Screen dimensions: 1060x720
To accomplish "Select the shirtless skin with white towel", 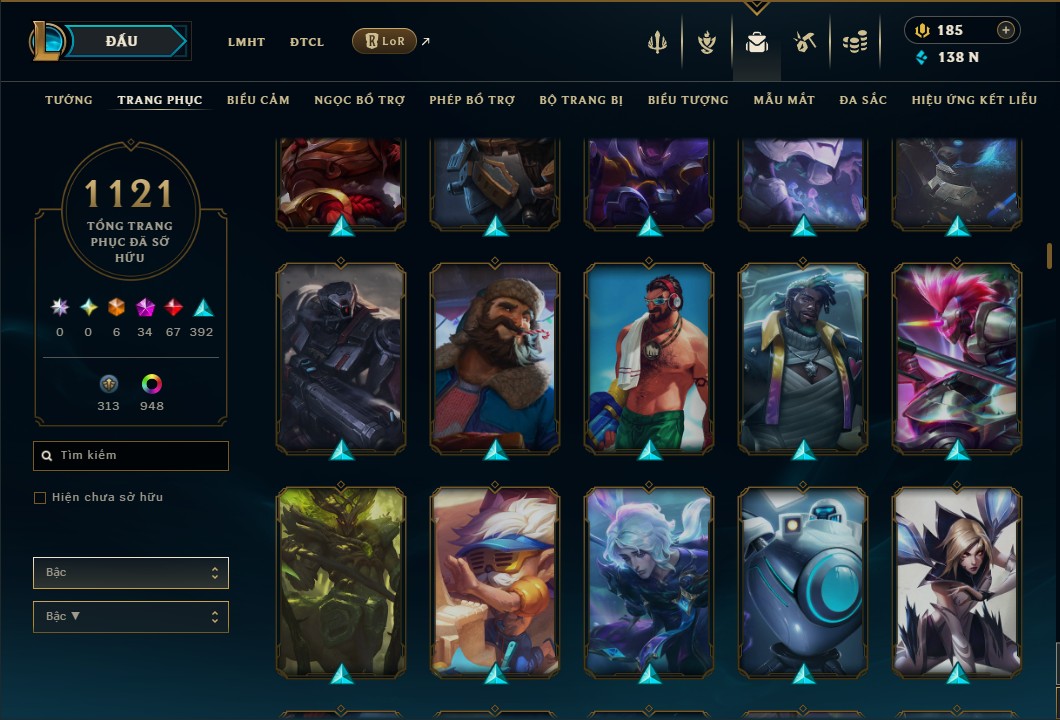I will 649,357.
